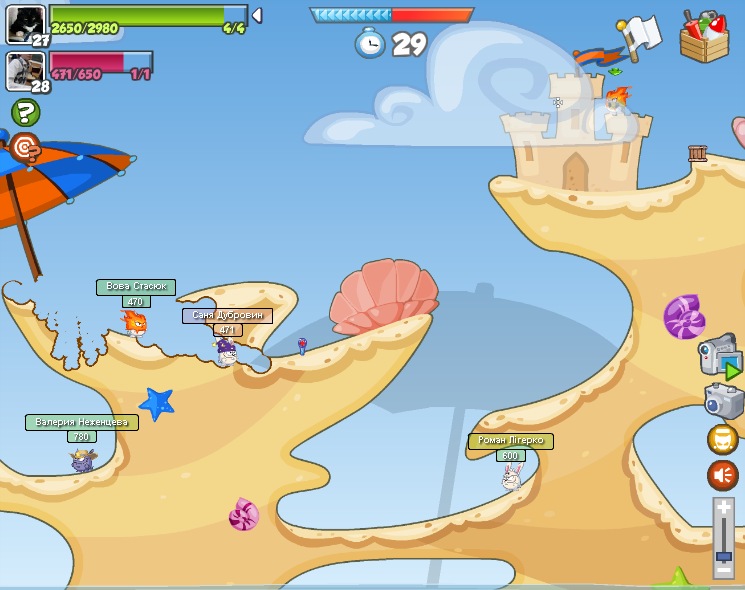Click the blue zoom slider handle
Screen dimensions: 745x590
[724, 555]
